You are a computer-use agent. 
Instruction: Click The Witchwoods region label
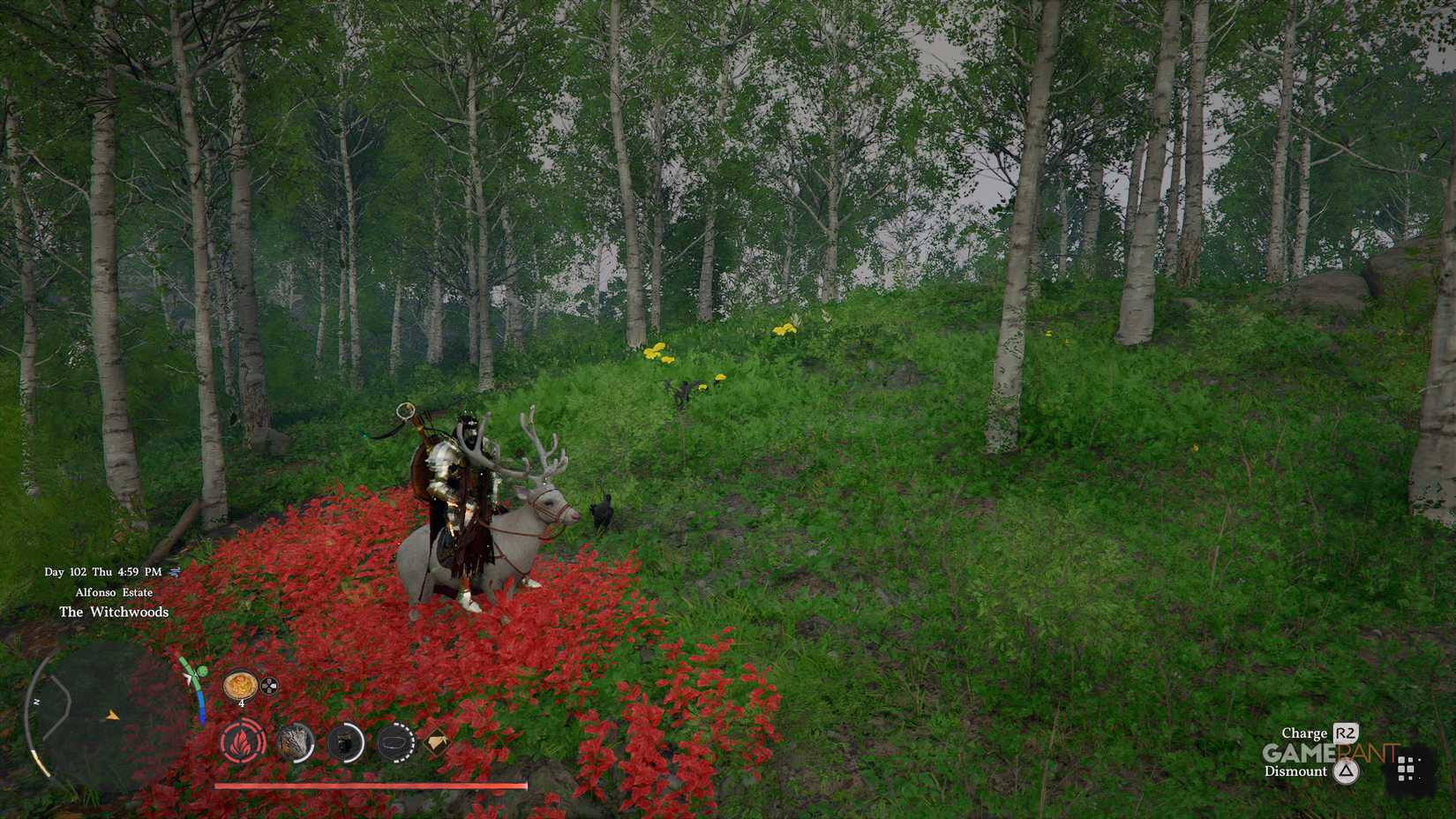click(115, 612)
